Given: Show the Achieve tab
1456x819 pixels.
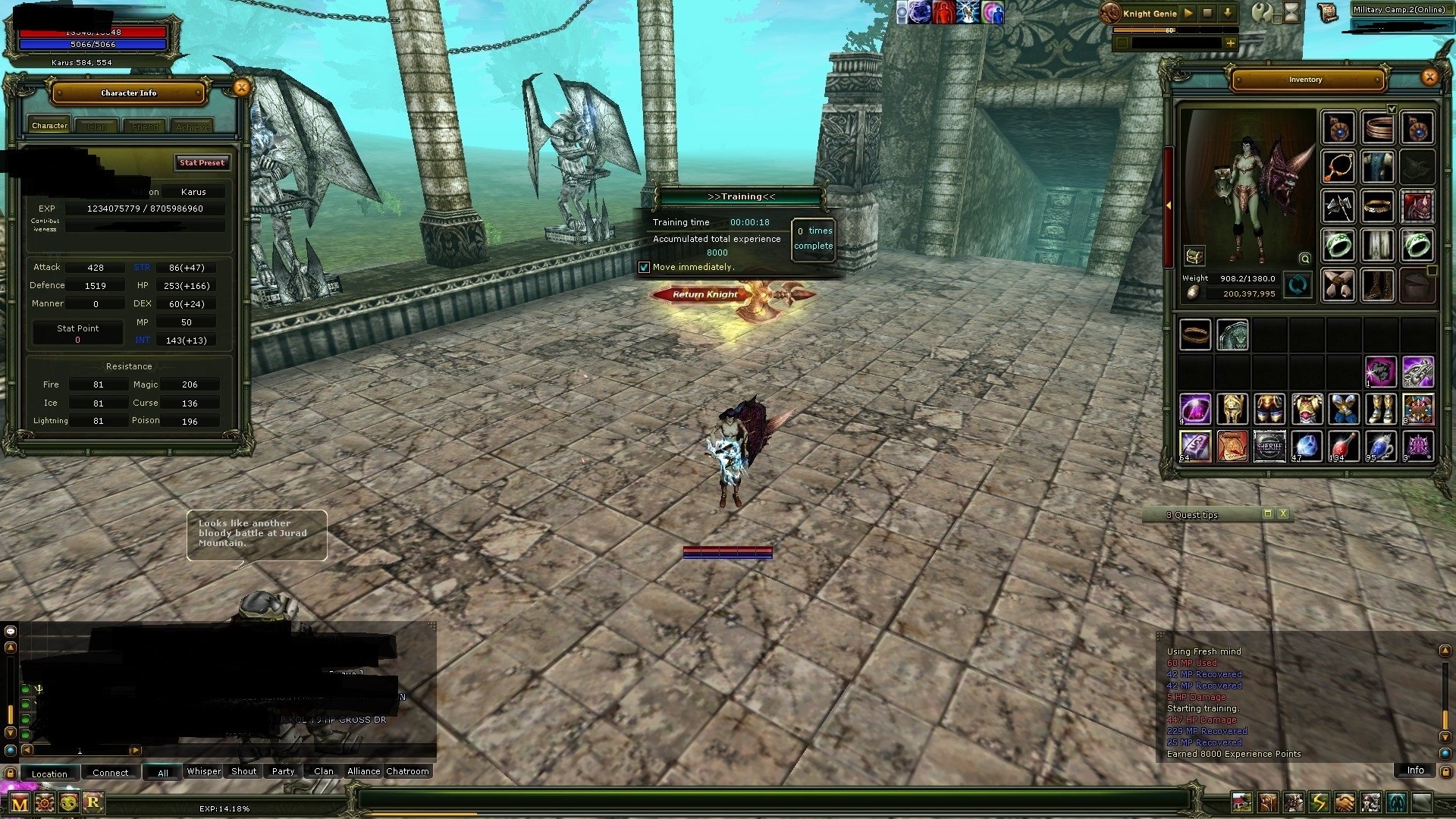Looking at the screenshot, I should click(193, 127).
